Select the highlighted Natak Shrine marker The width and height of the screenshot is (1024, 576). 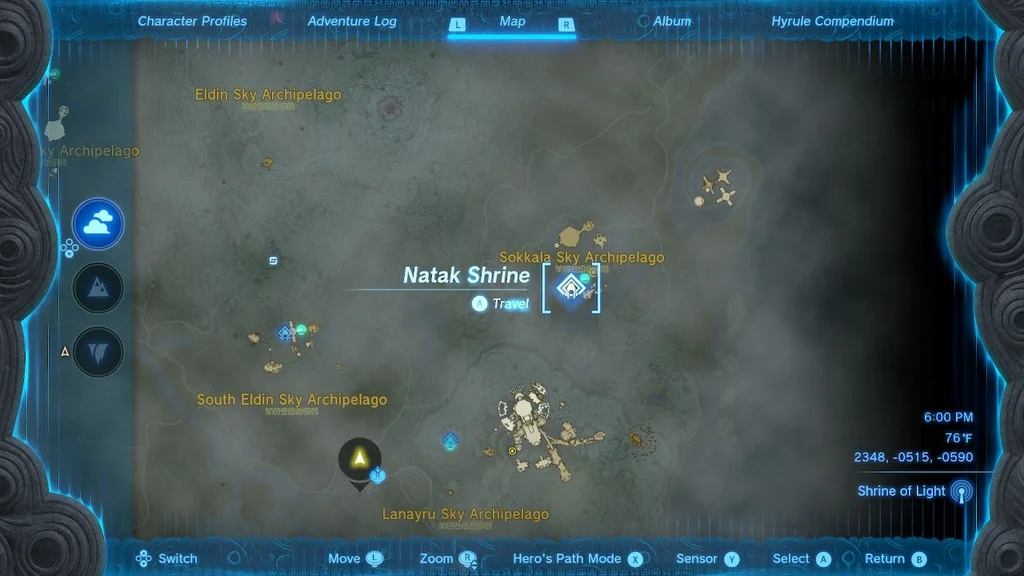571,288
